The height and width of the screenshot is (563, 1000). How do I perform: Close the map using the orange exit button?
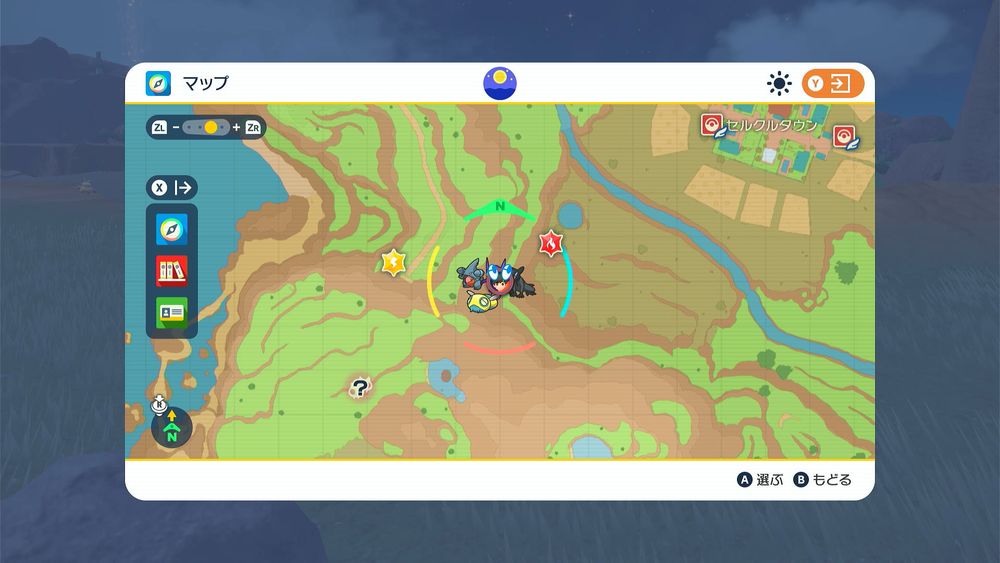[831, 84]
